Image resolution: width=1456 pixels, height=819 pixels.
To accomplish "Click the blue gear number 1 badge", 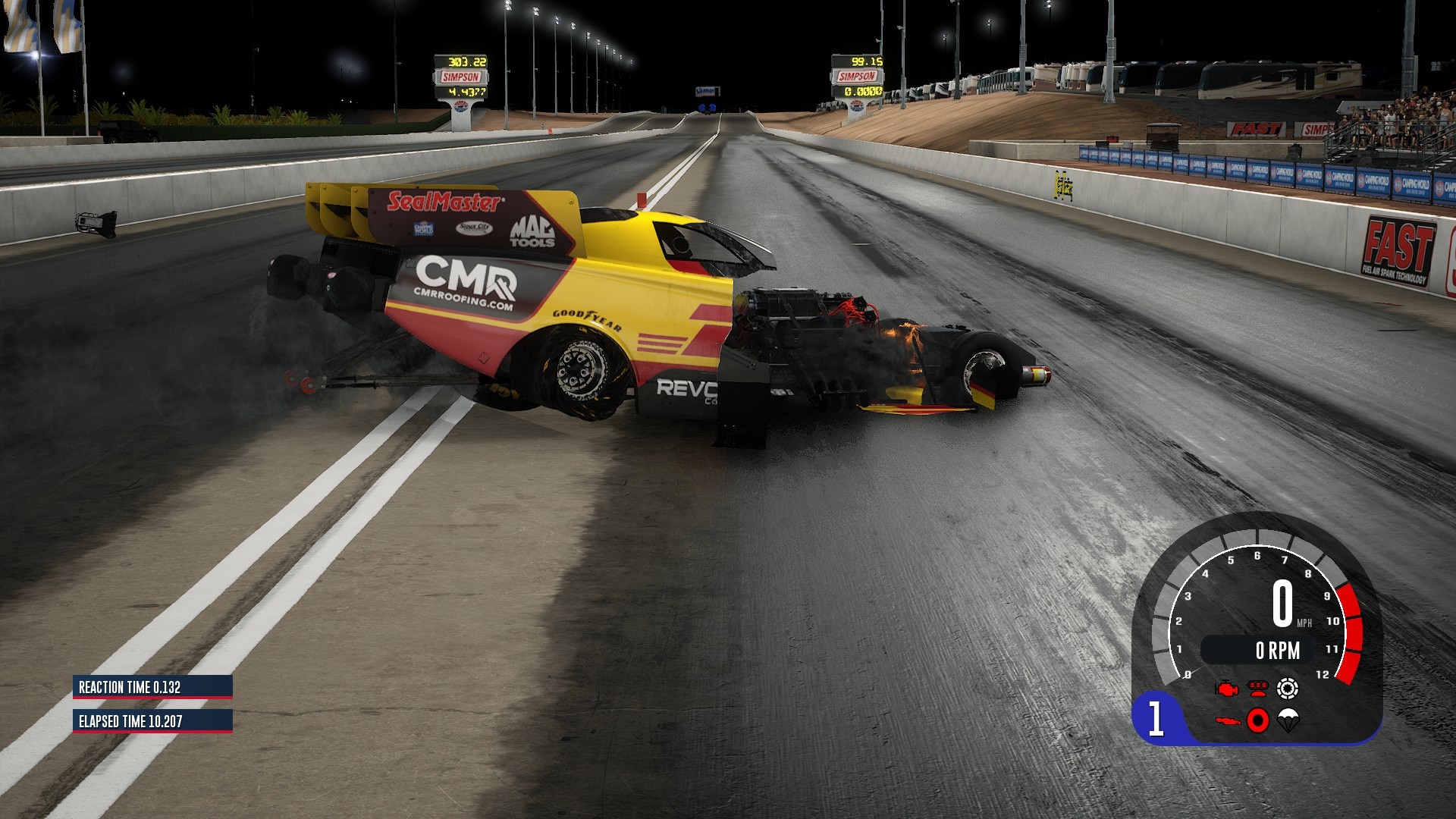I will click(1156, 718).
